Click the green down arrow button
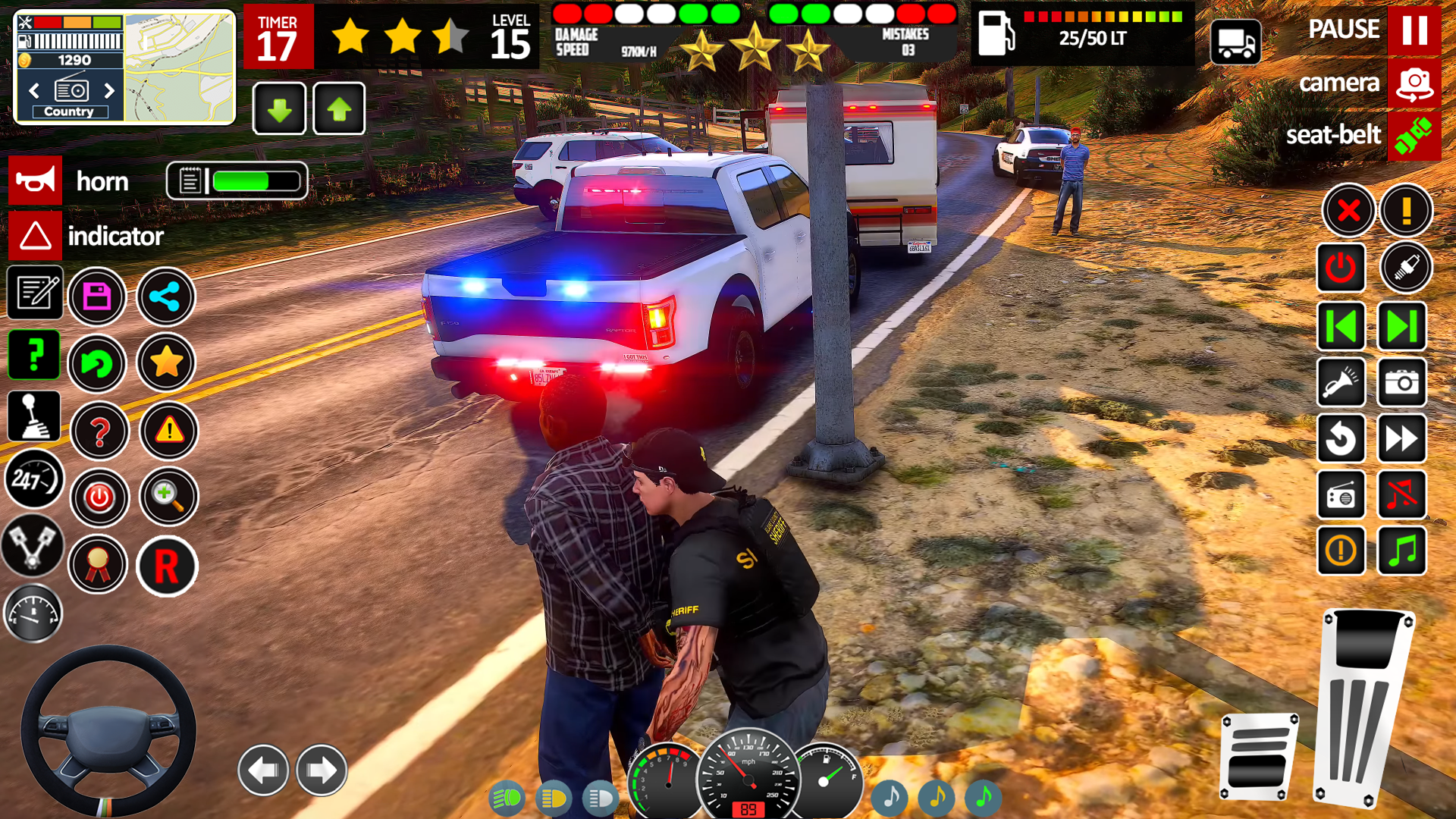 (279, 109)
